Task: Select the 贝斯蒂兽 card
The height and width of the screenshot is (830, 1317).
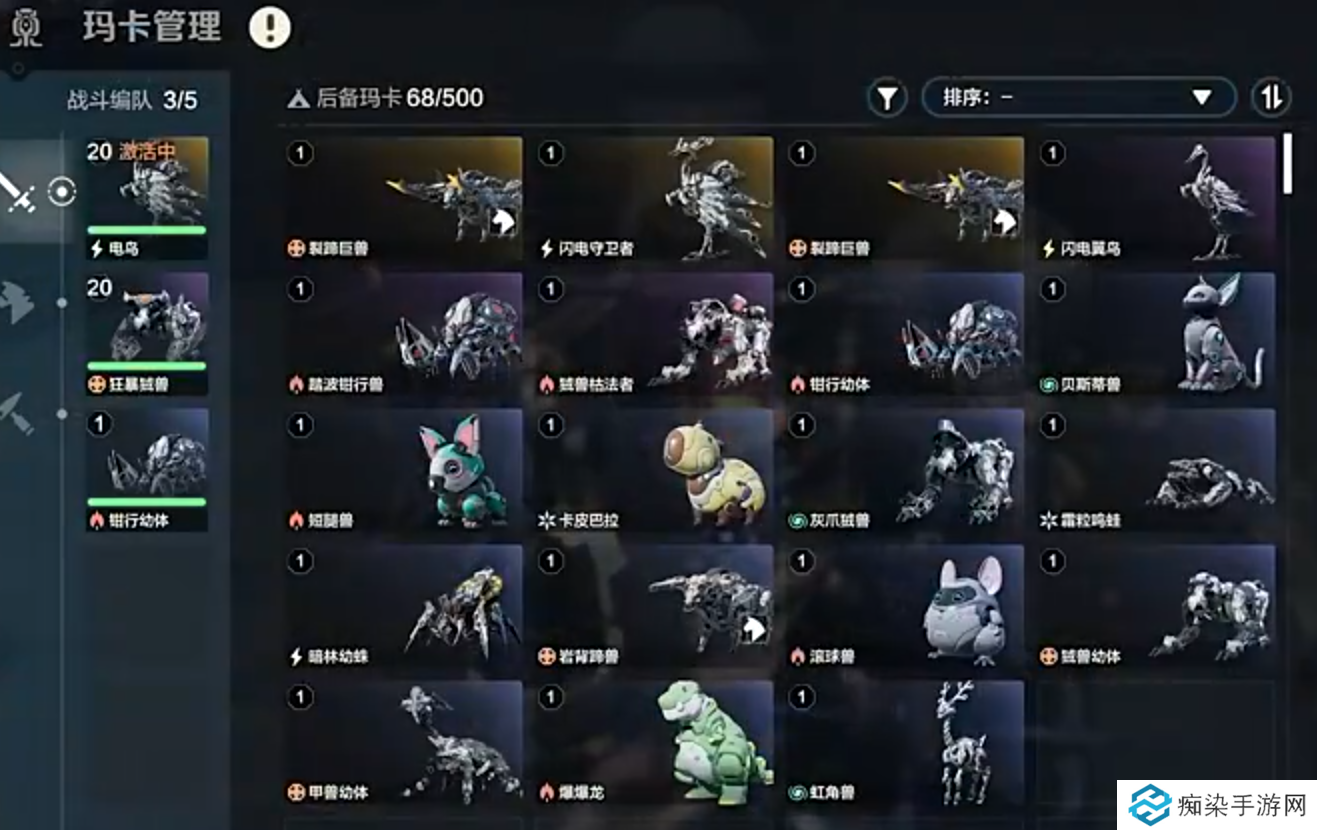Action: [1156, 335]
